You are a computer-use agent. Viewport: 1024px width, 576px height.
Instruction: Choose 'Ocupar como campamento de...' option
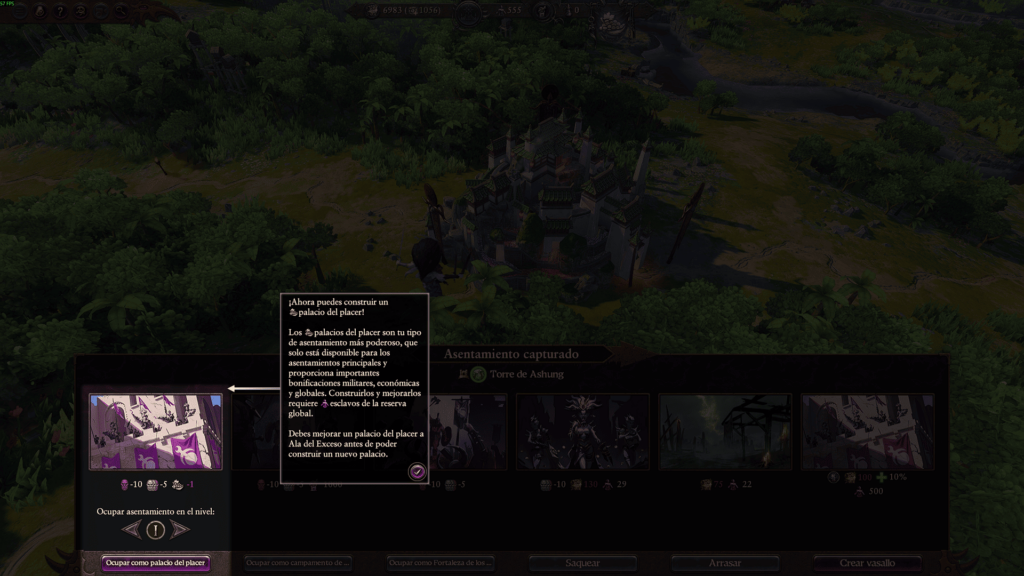point(298,563)
